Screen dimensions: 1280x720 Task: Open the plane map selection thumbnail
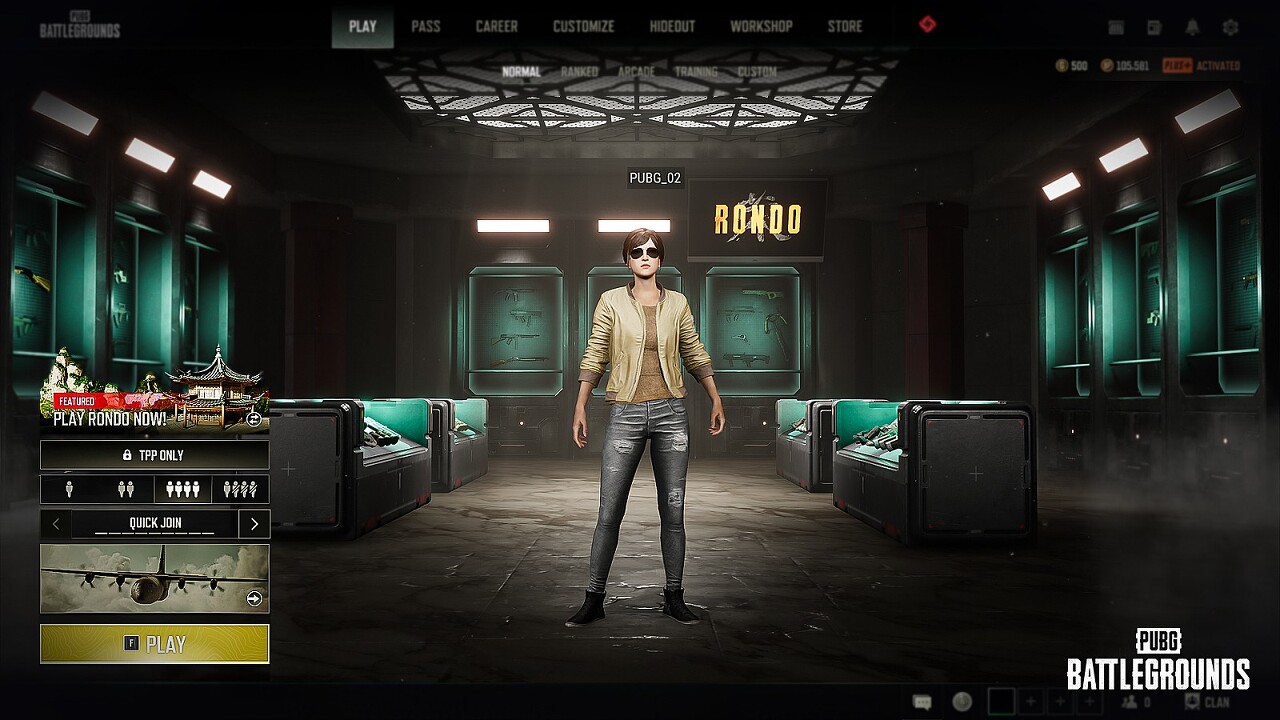(x=154, y=578)
